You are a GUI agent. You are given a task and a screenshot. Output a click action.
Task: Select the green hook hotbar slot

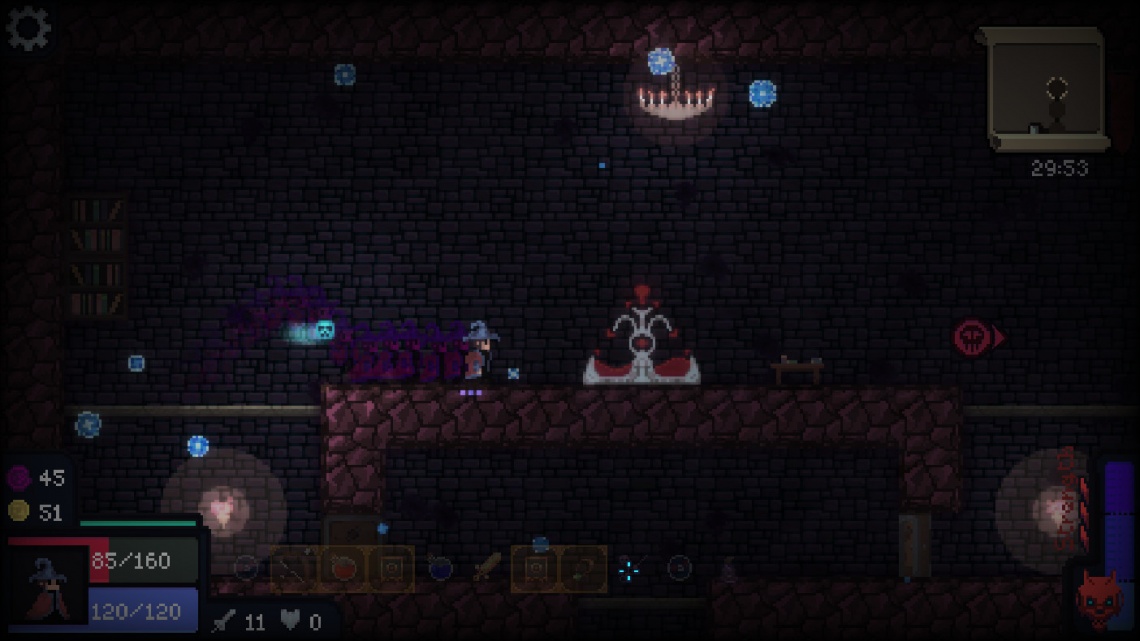coord(582,569)
